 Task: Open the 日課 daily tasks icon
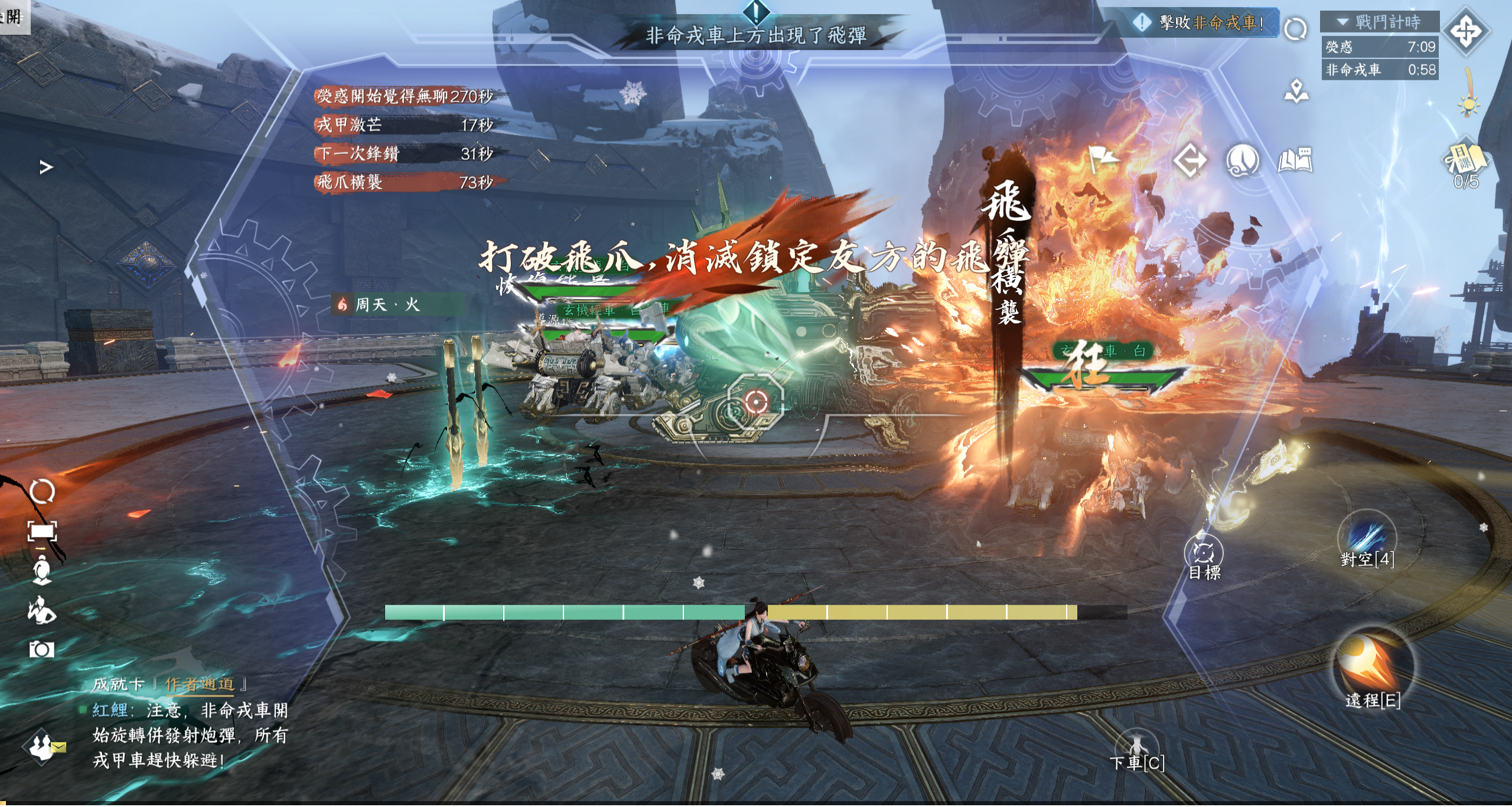coord(1465,160)
